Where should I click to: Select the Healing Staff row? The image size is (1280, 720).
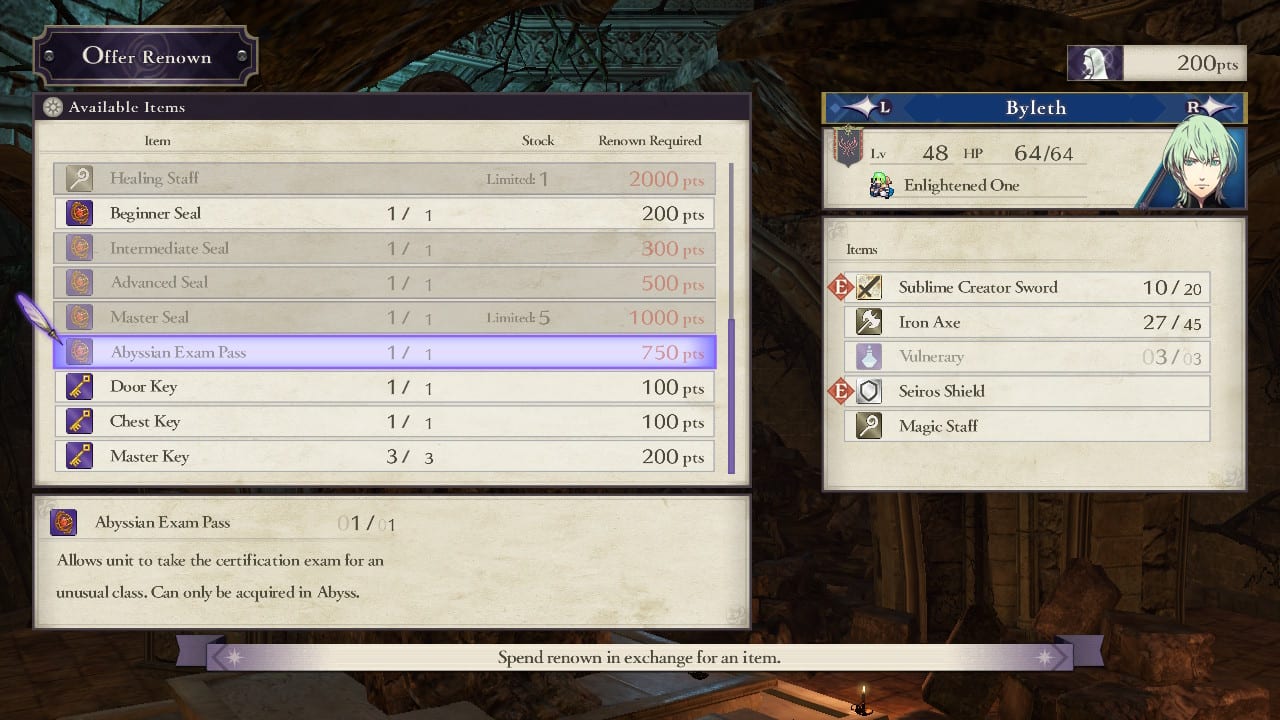(384, 179)
